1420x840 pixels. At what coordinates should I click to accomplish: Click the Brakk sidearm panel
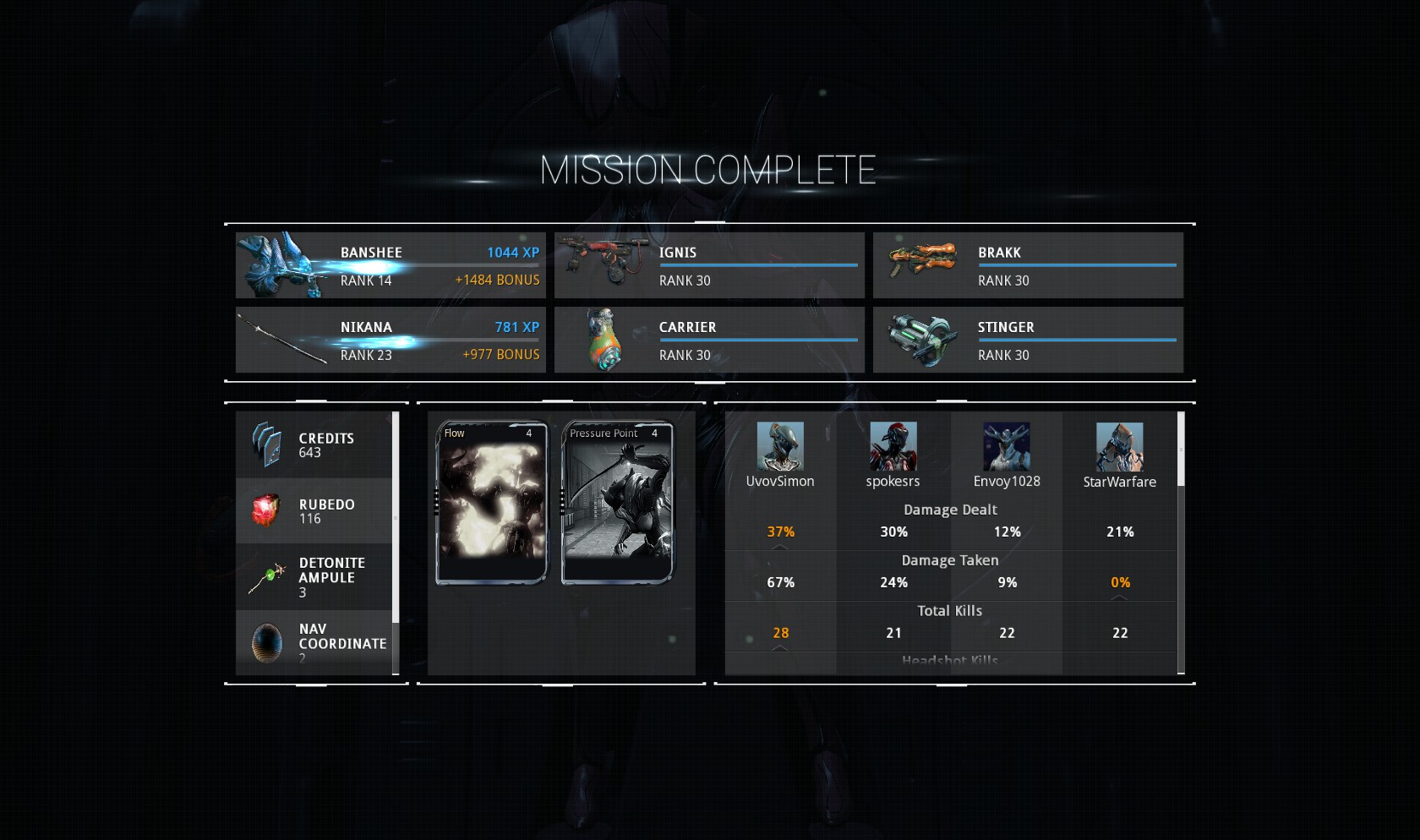(x=1028, y=265)
